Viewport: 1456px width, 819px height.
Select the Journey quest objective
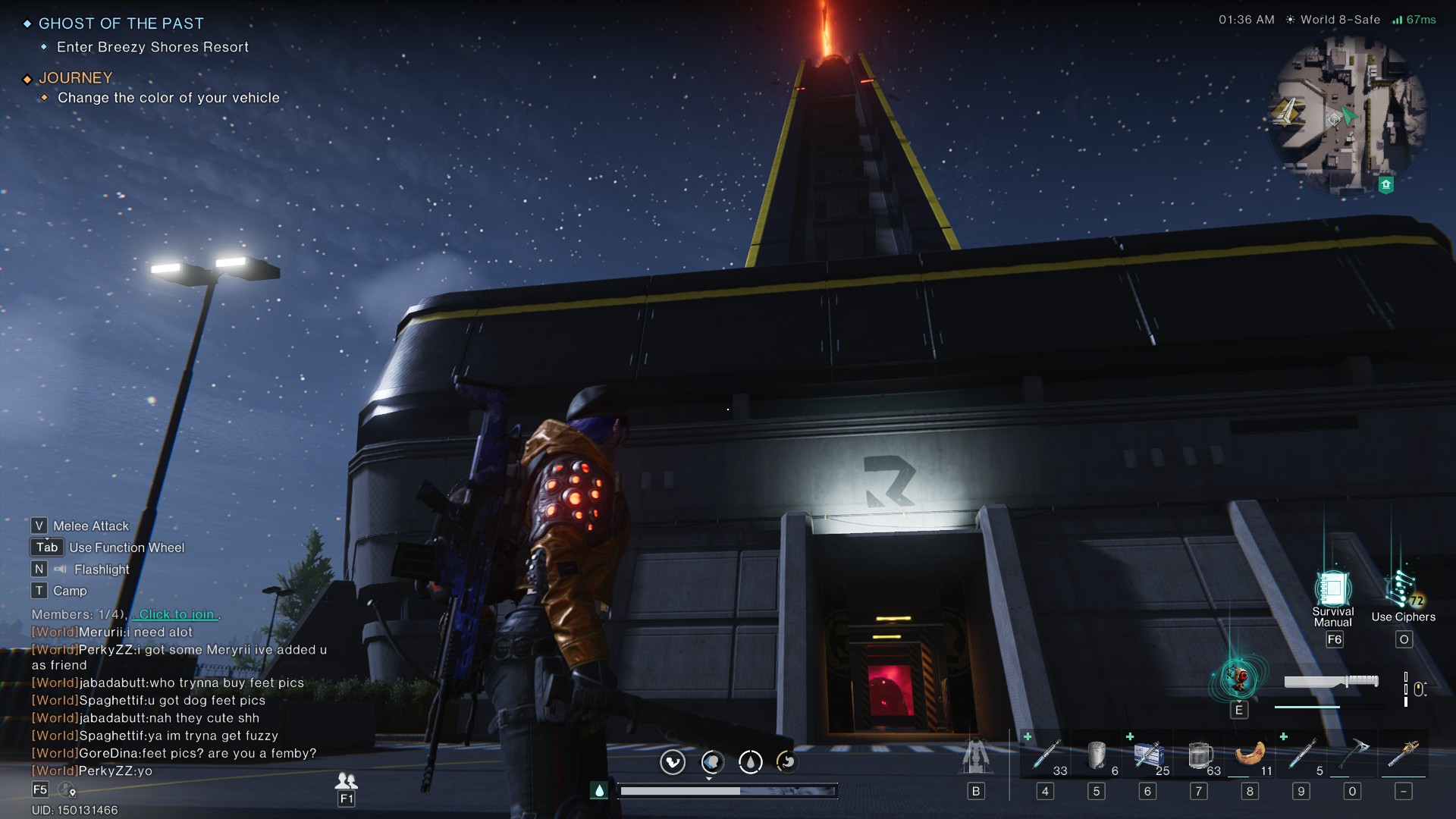click(168, 98)
